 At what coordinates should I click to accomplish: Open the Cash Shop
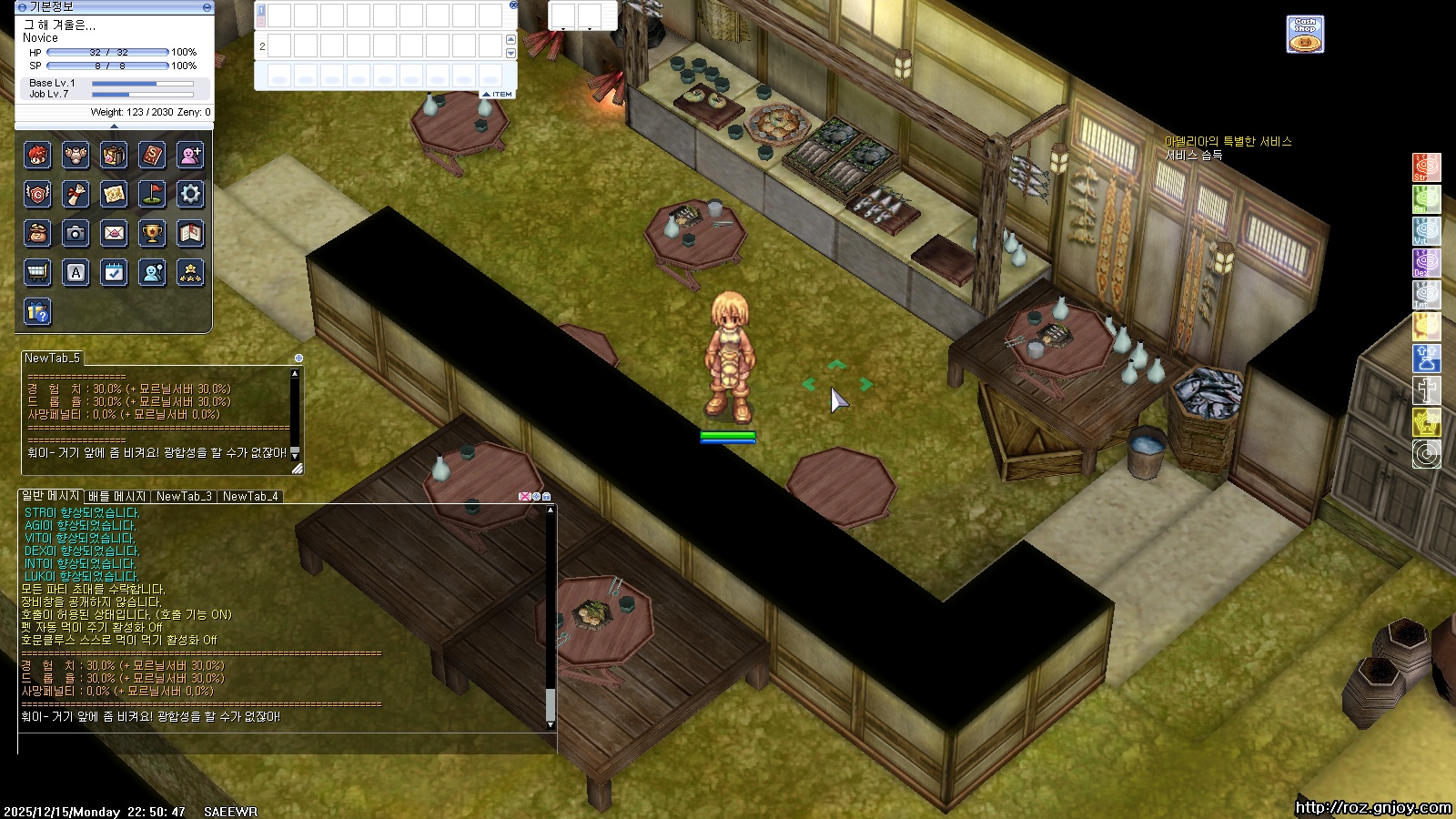1304,35
